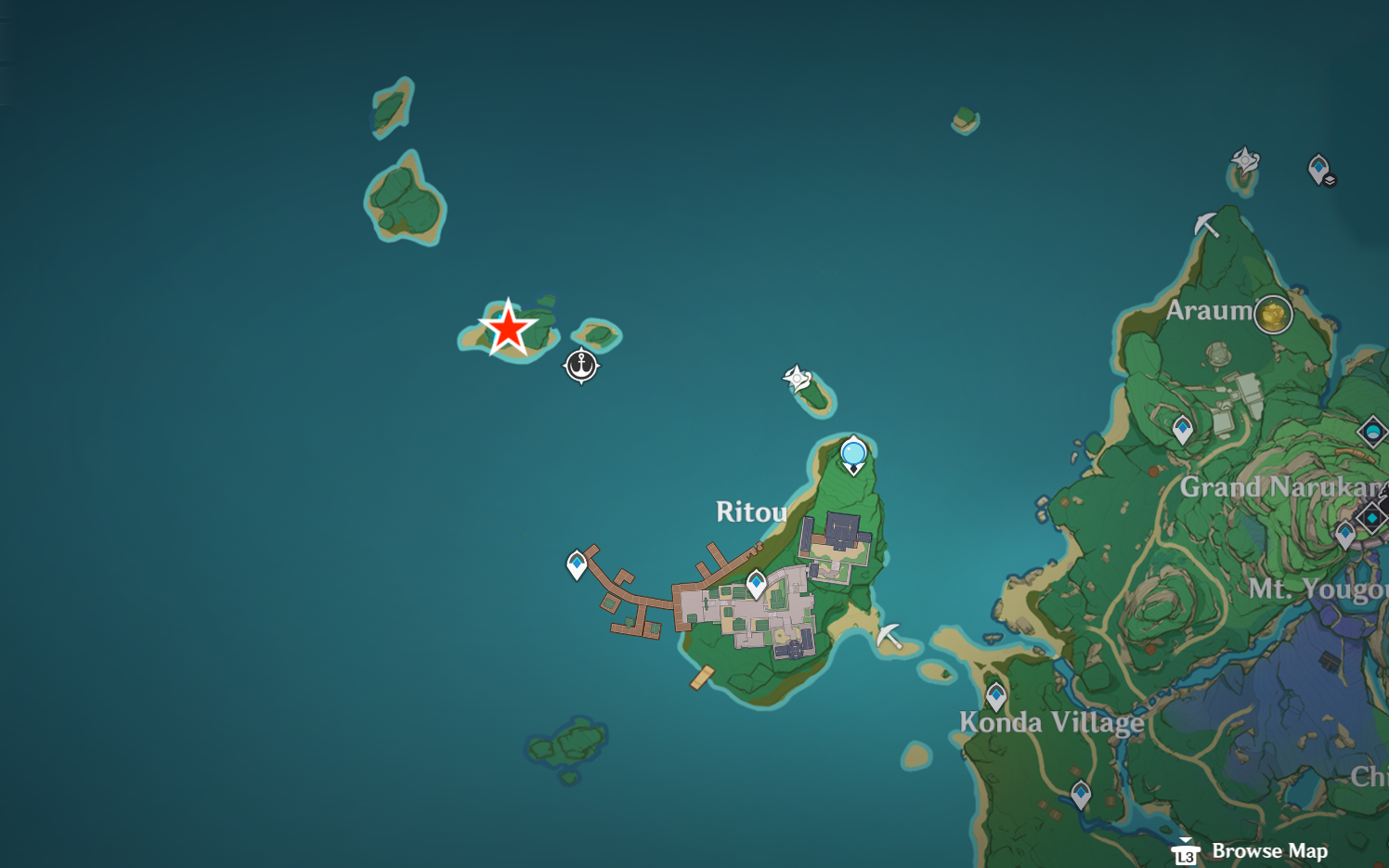The image size is (1389, 868).
Task: Open the domain icon on the islet north of Ritou
Action: (798, 378)
